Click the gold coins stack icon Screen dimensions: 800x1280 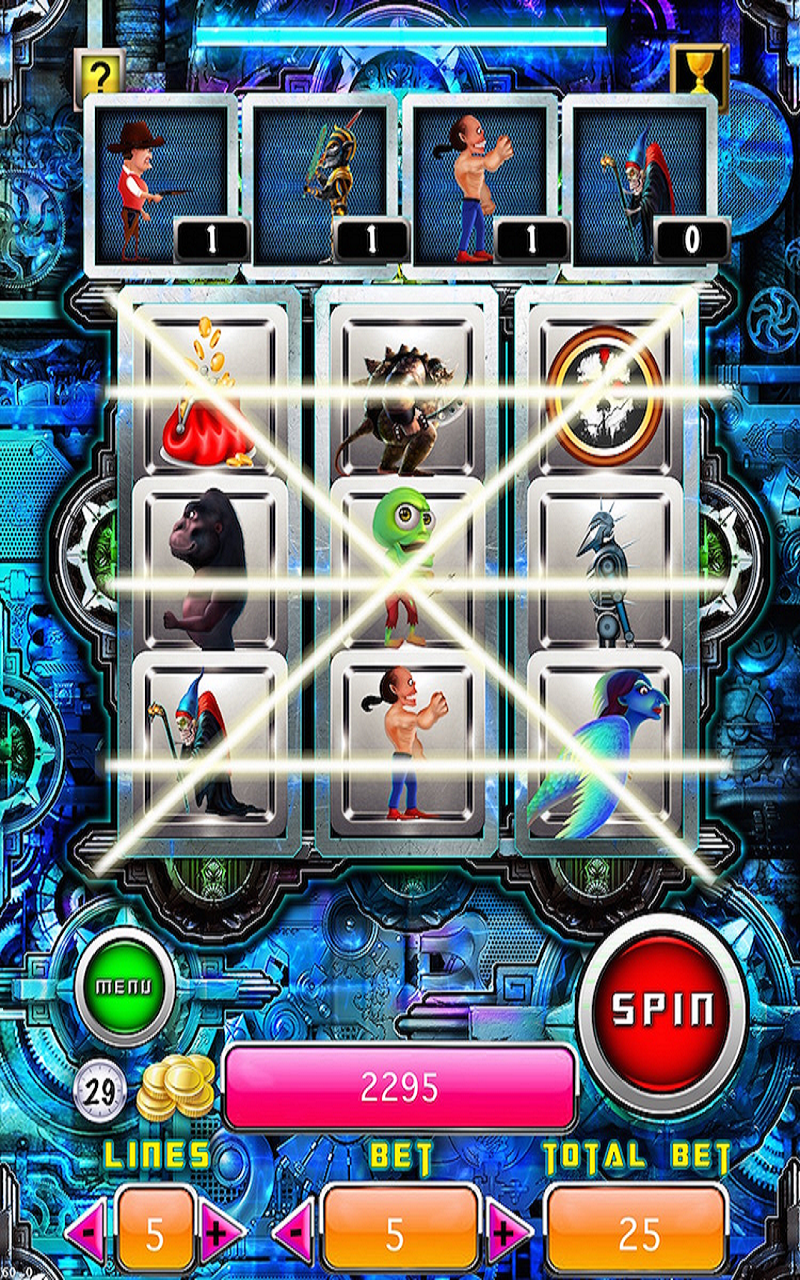pos(178,1088)
